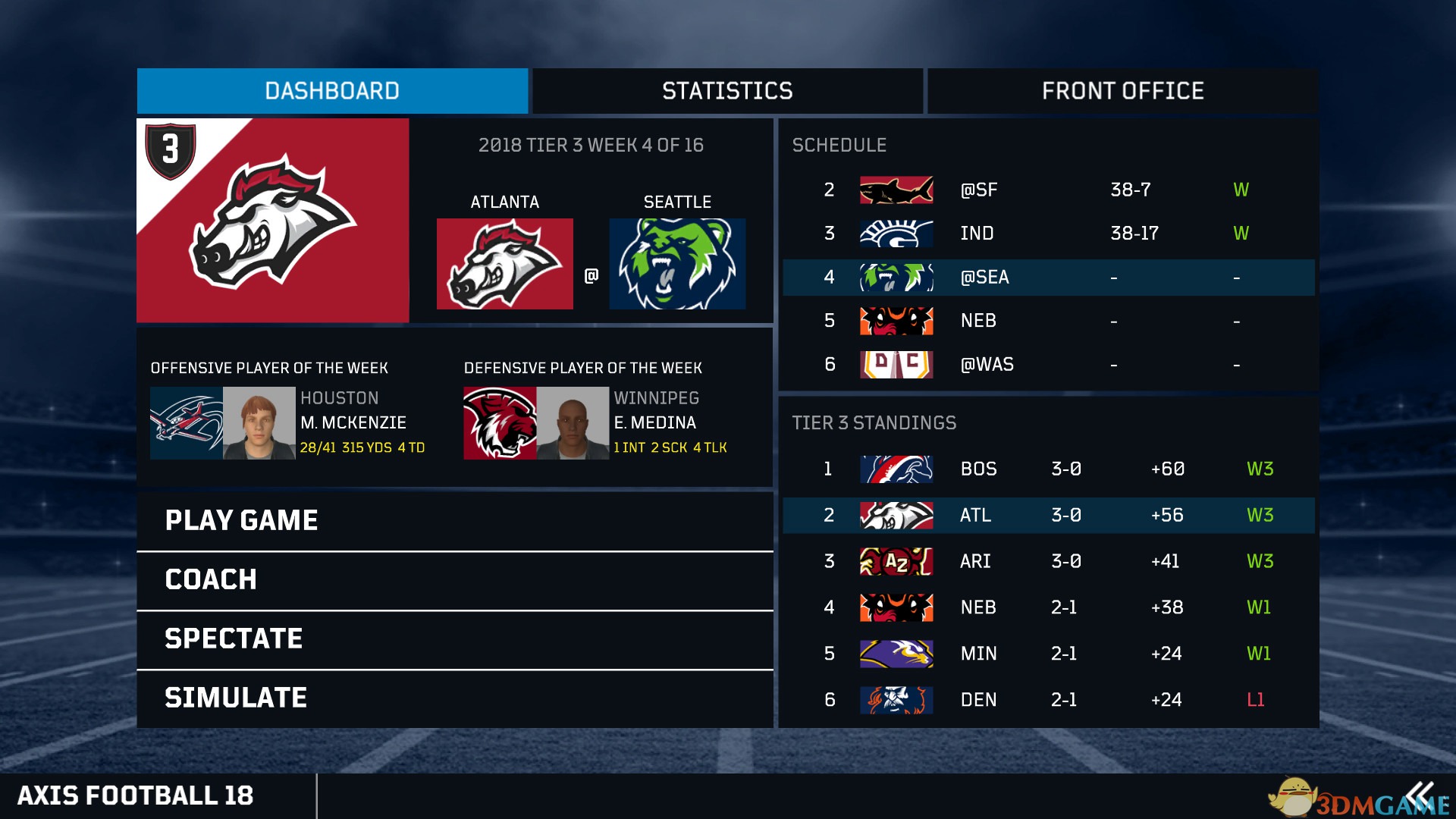The height and width of the screenshot is (819, 1456).
Task: Select the Dashboard tab
Action: 332,91
